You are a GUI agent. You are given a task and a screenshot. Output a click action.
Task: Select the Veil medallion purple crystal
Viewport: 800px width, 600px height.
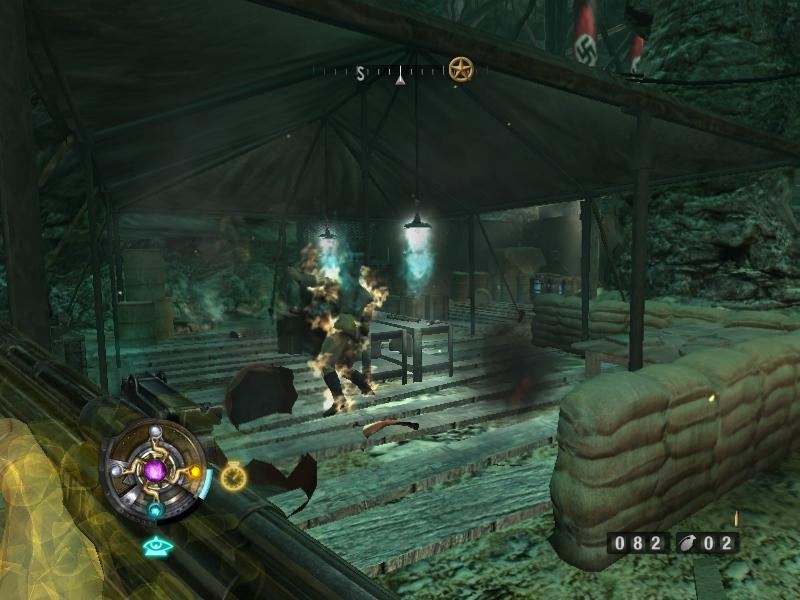coord(155,469)
